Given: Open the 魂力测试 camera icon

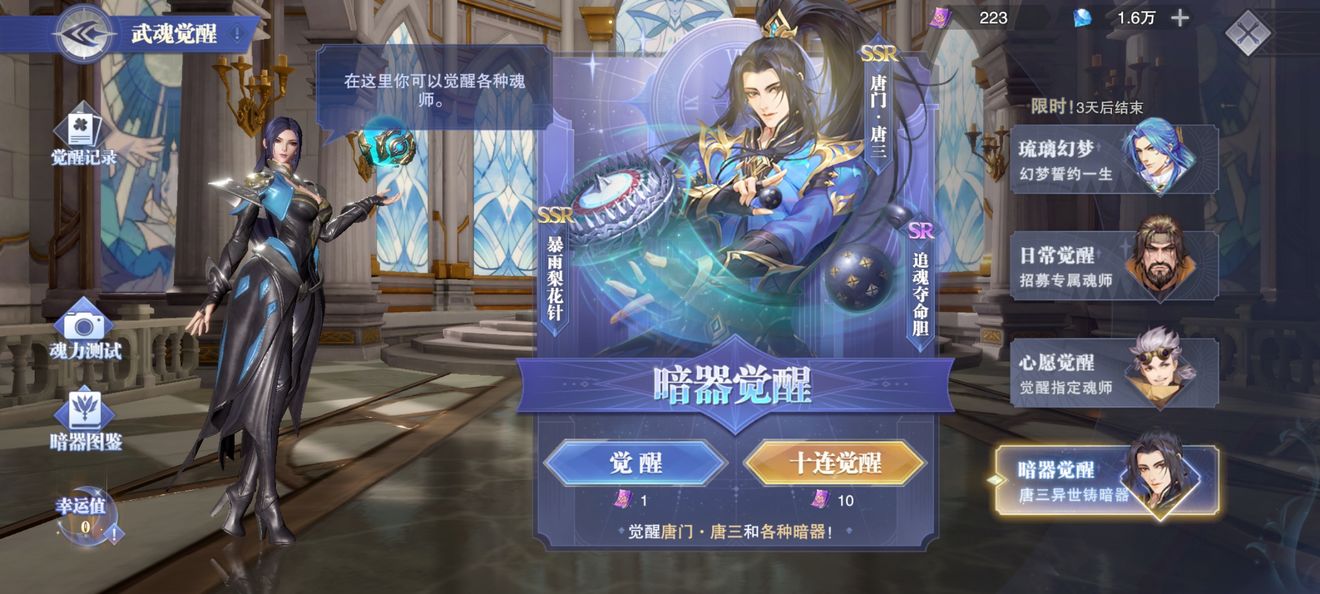Looking at the screenshot, I should click(84, 328).
